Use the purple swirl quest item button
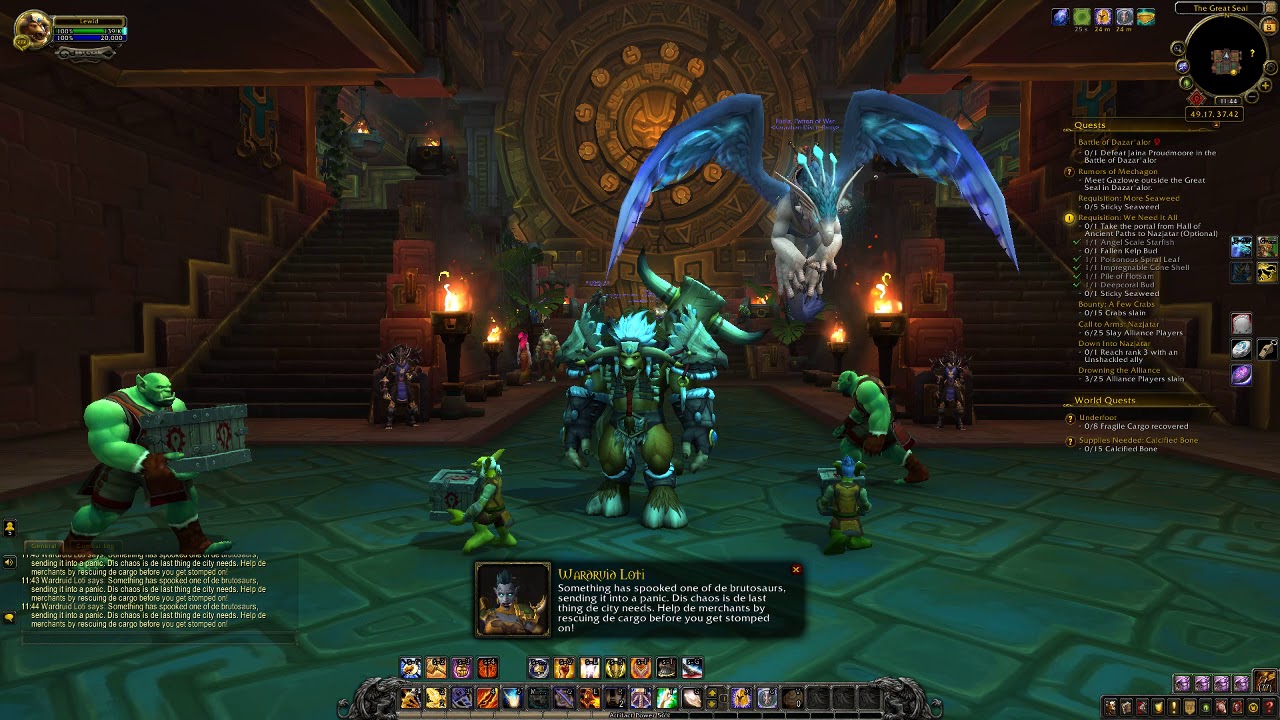Viewport: 1280px width, 720px height. (x=1241, y=375)
